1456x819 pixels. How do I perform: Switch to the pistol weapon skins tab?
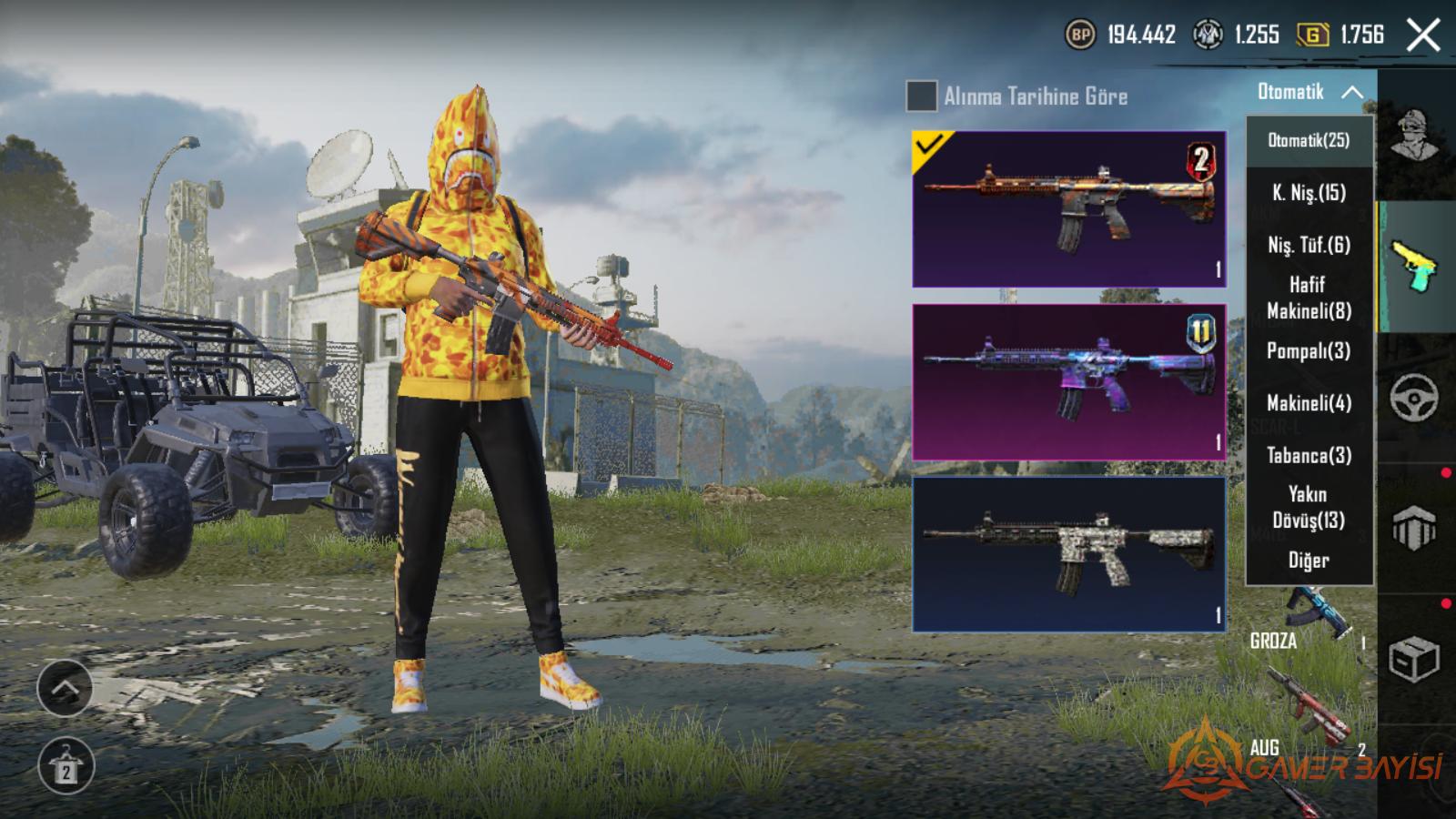pyautogui.click(x=1414, y=266)
